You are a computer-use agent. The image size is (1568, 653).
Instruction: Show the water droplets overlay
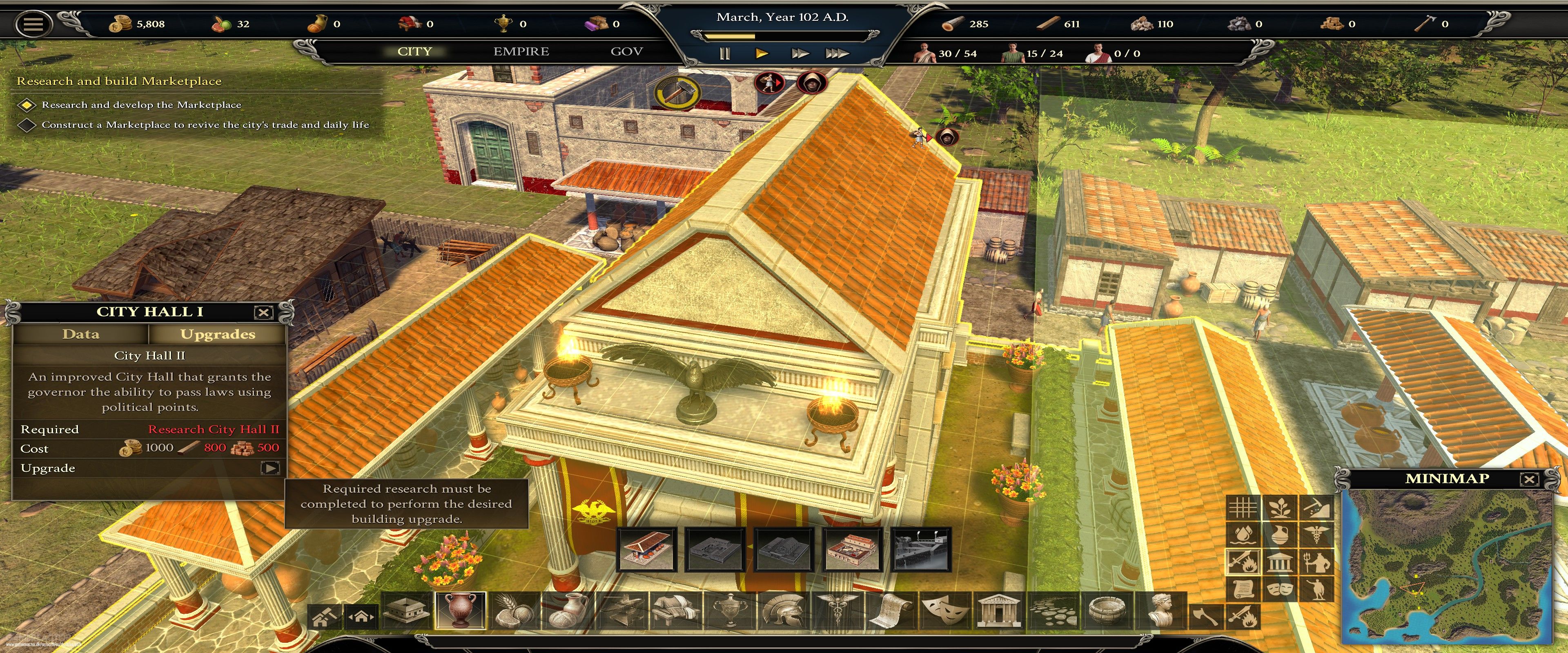[1243, 534]
